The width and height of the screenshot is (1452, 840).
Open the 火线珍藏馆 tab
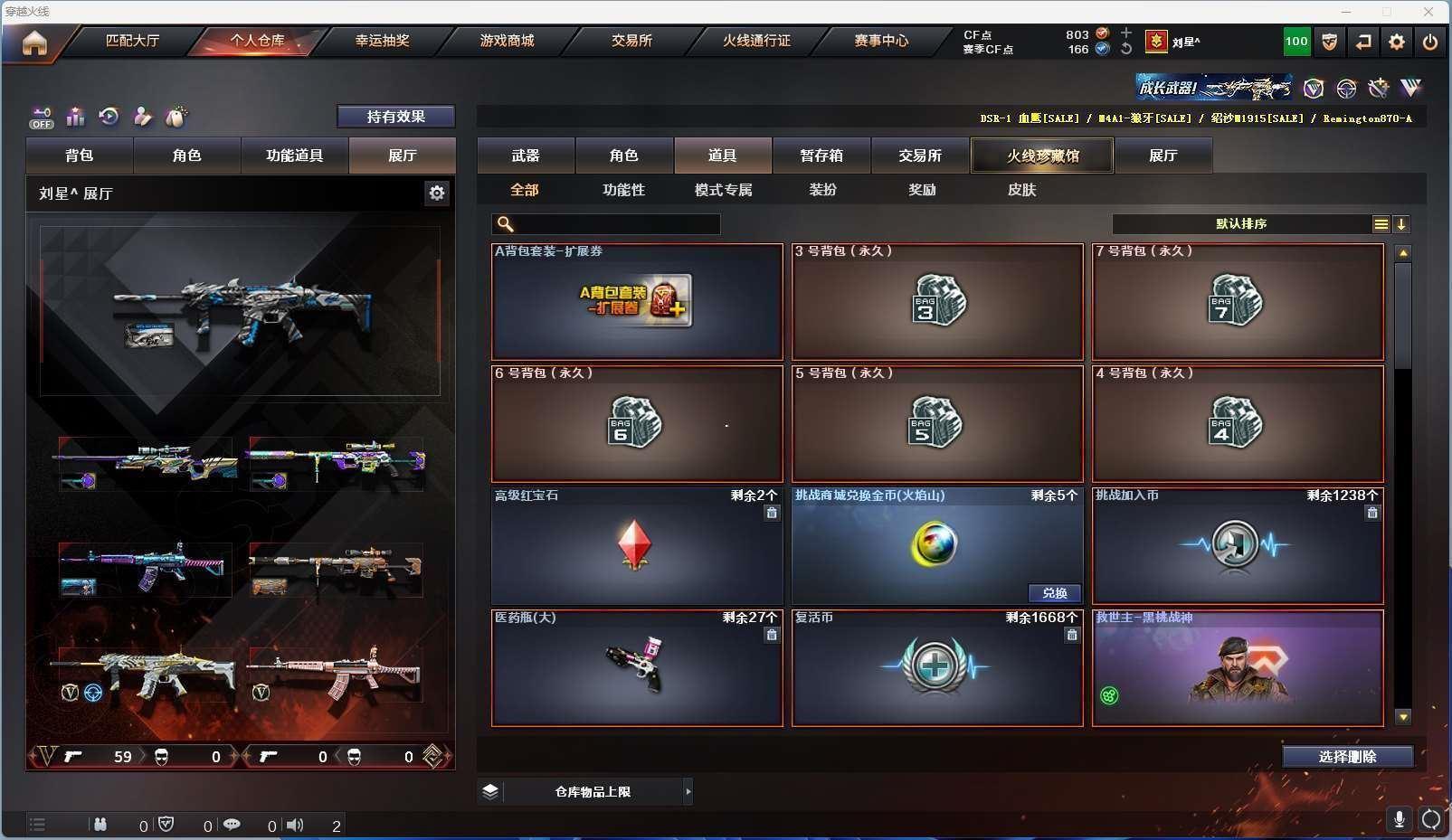click(x=1042, y=156)
